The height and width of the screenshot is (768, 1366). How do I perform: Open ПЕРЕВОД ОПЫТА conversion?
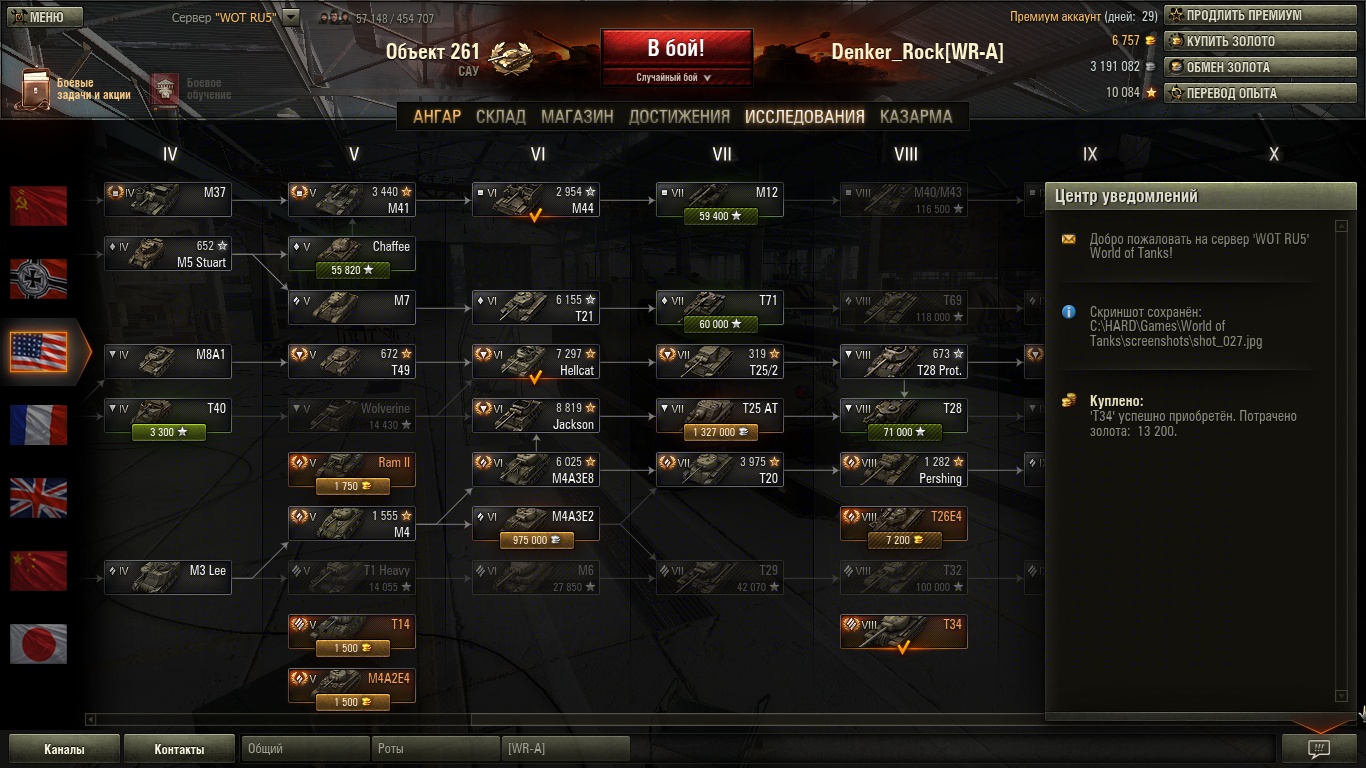(x=1260, y=94)
